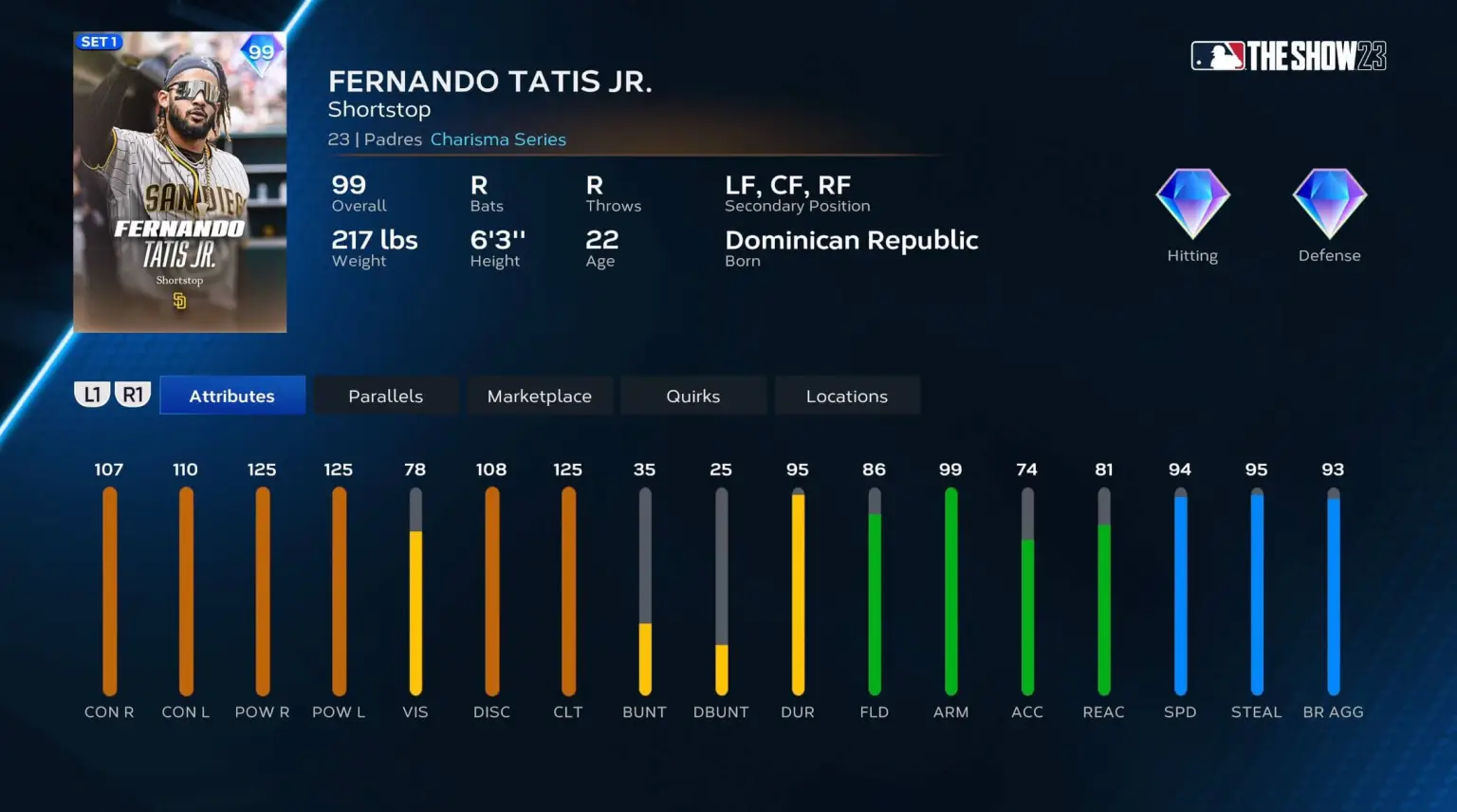Click the R1 shoulder button icon
Viewport: 1457px width, 812px height.
pyautogui.click(x=132, y=393)
